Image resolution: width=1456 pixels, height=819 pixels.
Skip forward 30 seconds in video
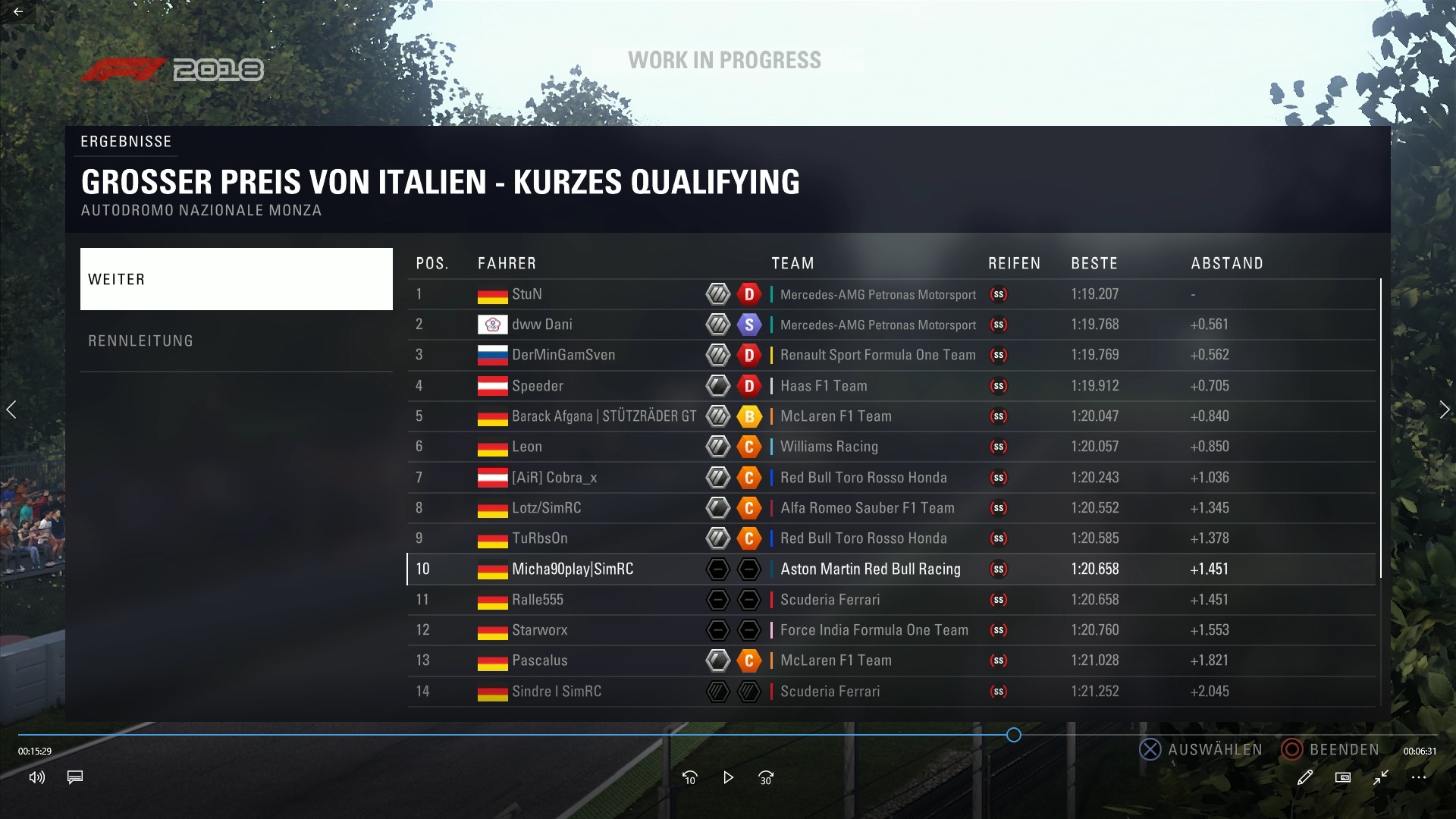pyautogui.click(x=766, y=777)
